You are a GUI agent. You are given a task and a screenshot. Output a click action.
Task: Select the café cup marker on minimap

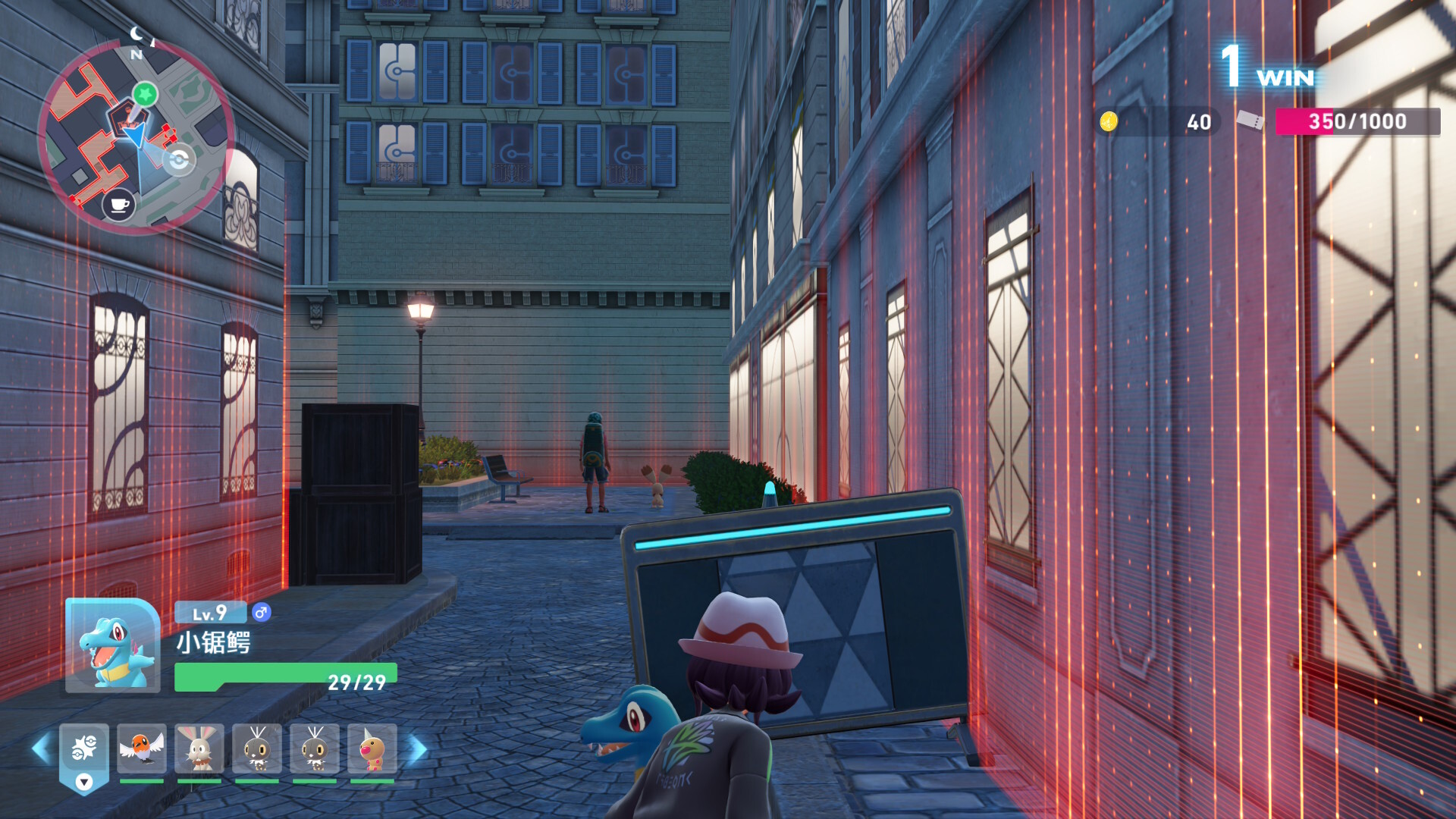point(119,205)
